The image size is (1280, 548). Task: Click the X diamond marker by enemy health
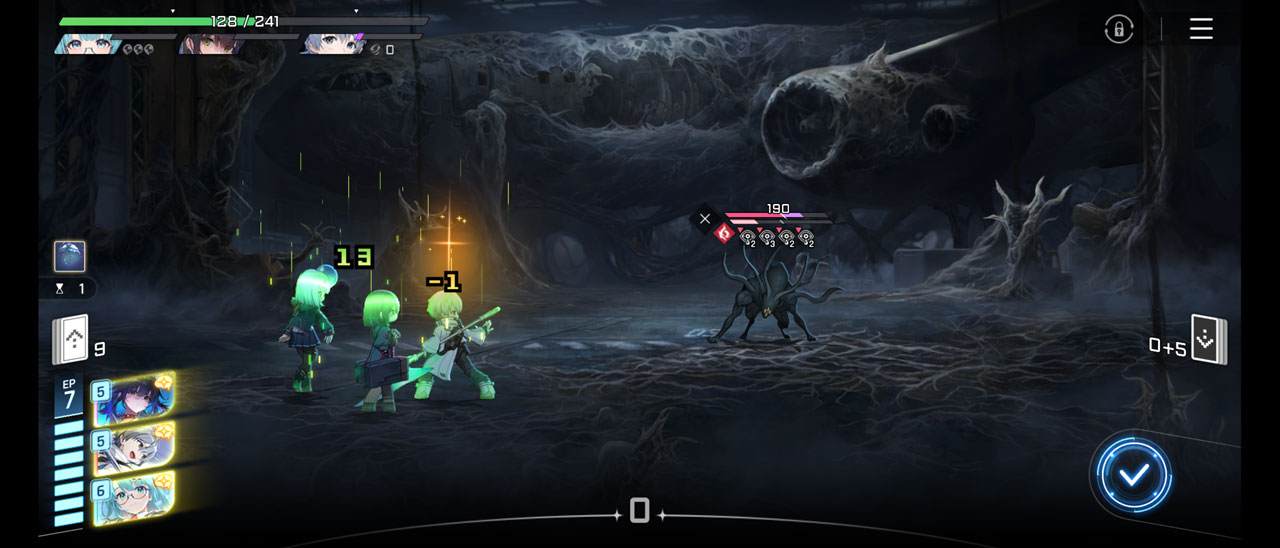[x=705, y=219]
